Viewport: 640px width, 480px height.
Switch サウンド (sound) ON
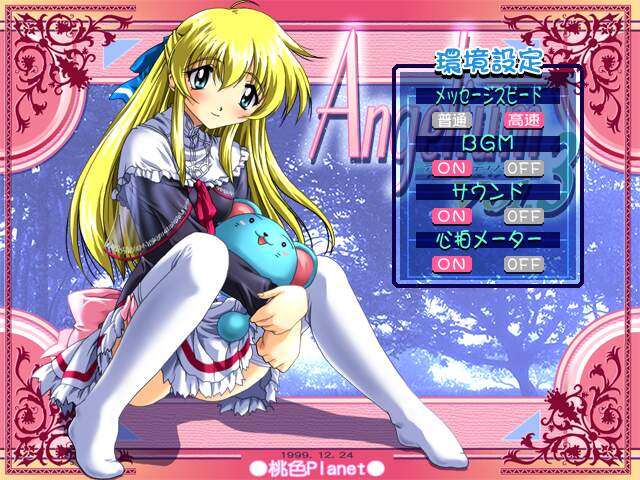point(453,216)
